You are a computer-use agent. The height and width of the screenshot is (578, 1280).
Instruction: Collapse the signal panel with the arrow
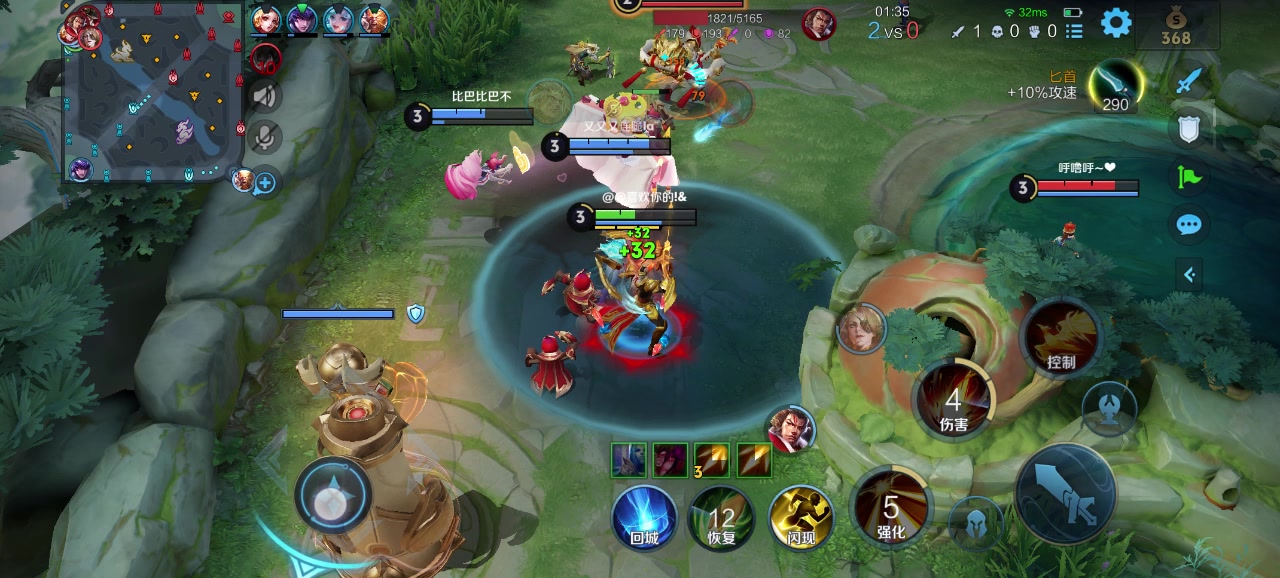point(1189,274)
